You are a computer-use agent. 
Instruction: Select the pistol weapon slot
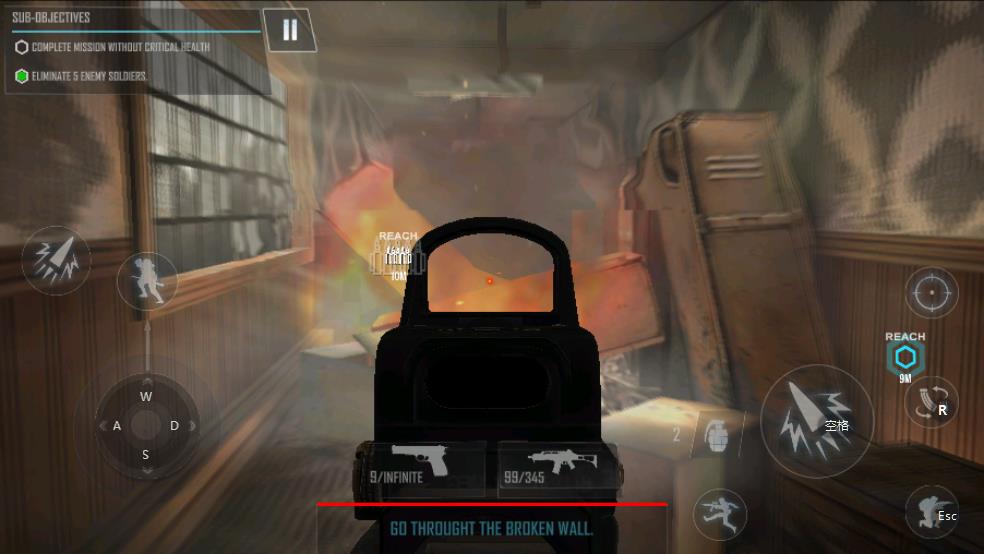[421, 467]
